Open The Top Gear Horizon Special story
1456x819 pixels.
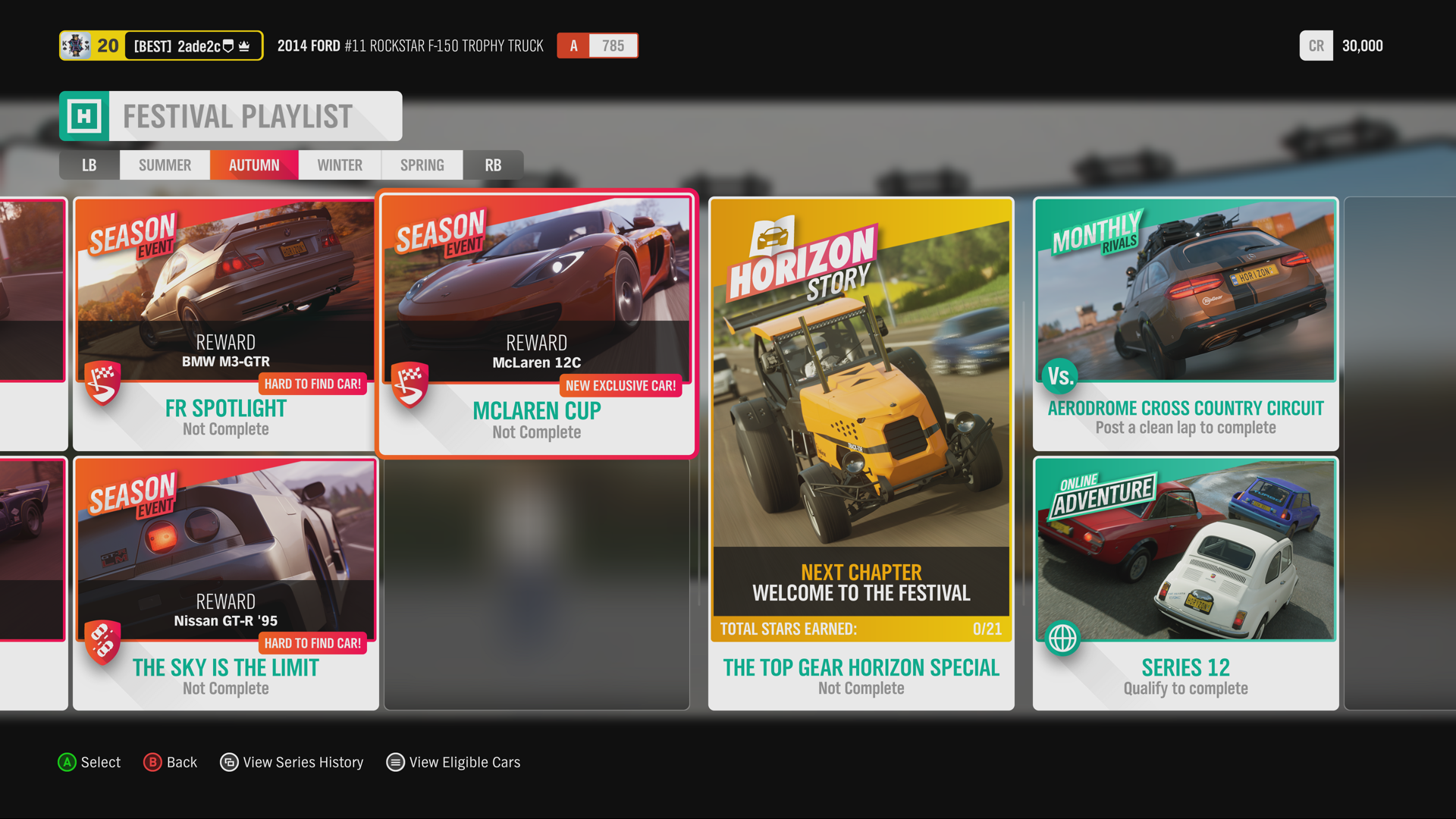[861, 453]
